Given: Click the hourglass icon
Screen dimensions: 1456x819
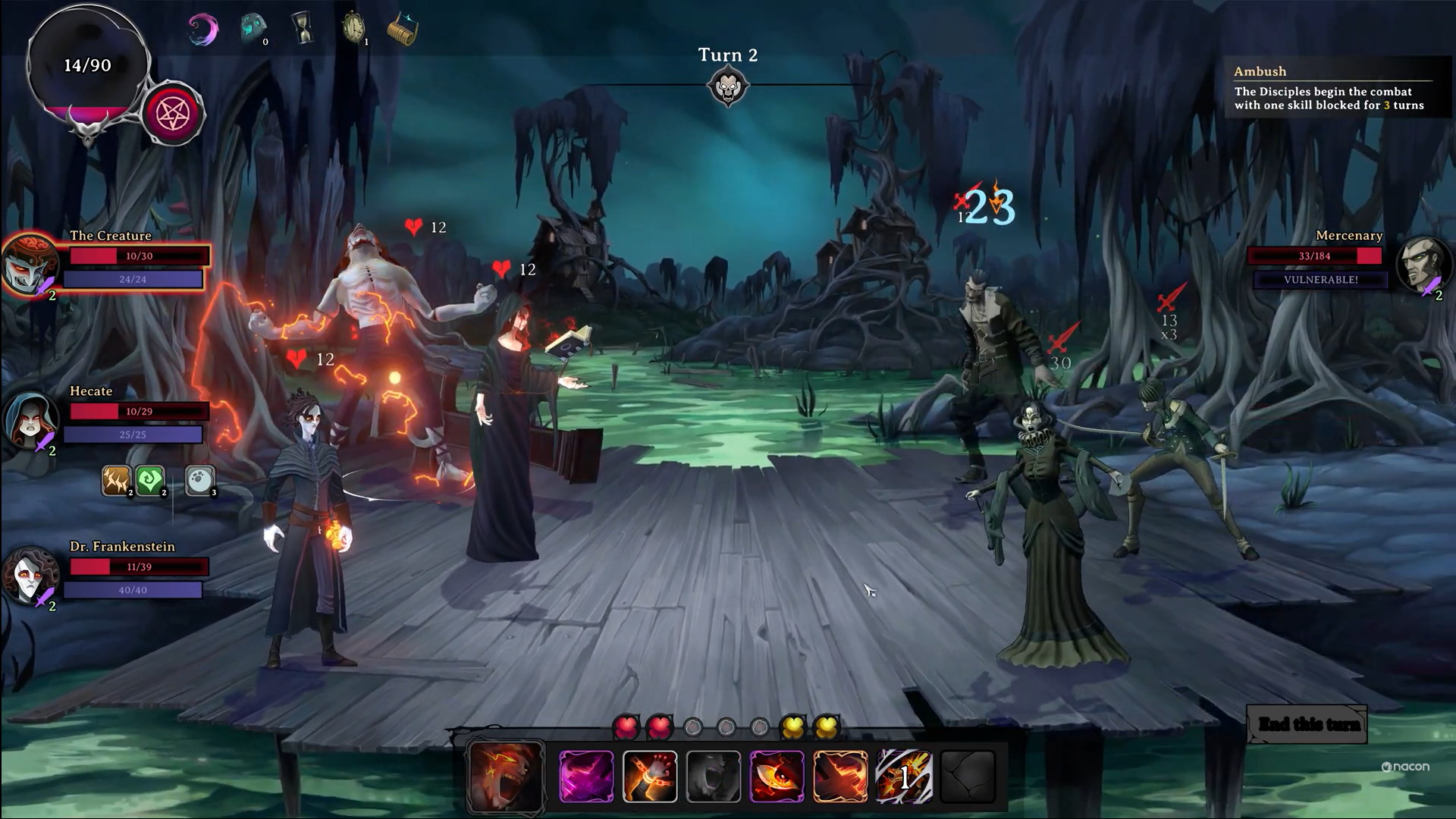Looking at the screenshot, I should 303,29.
